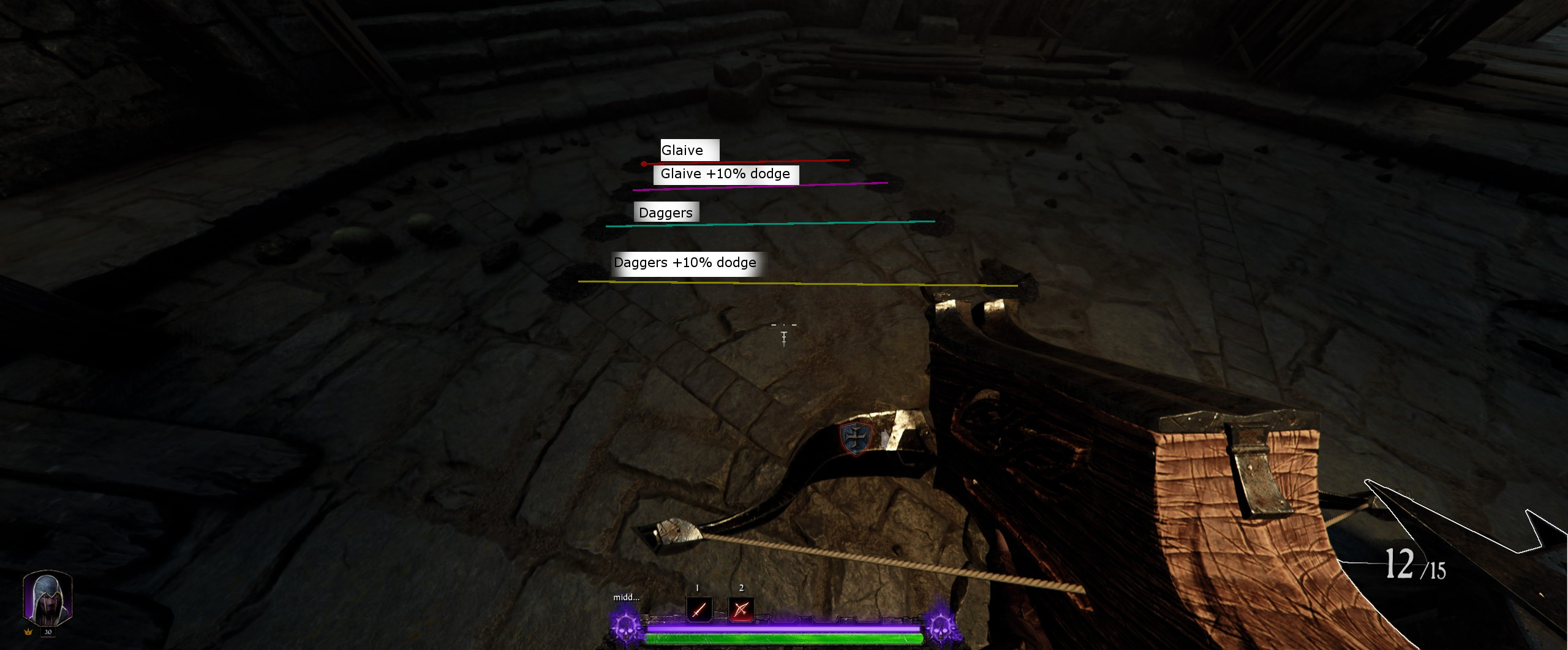Image resolution: width=1568 pixels, height=650 pixels.
Task: Select the left purple skull career ability emblem
Action: point(626,626)
